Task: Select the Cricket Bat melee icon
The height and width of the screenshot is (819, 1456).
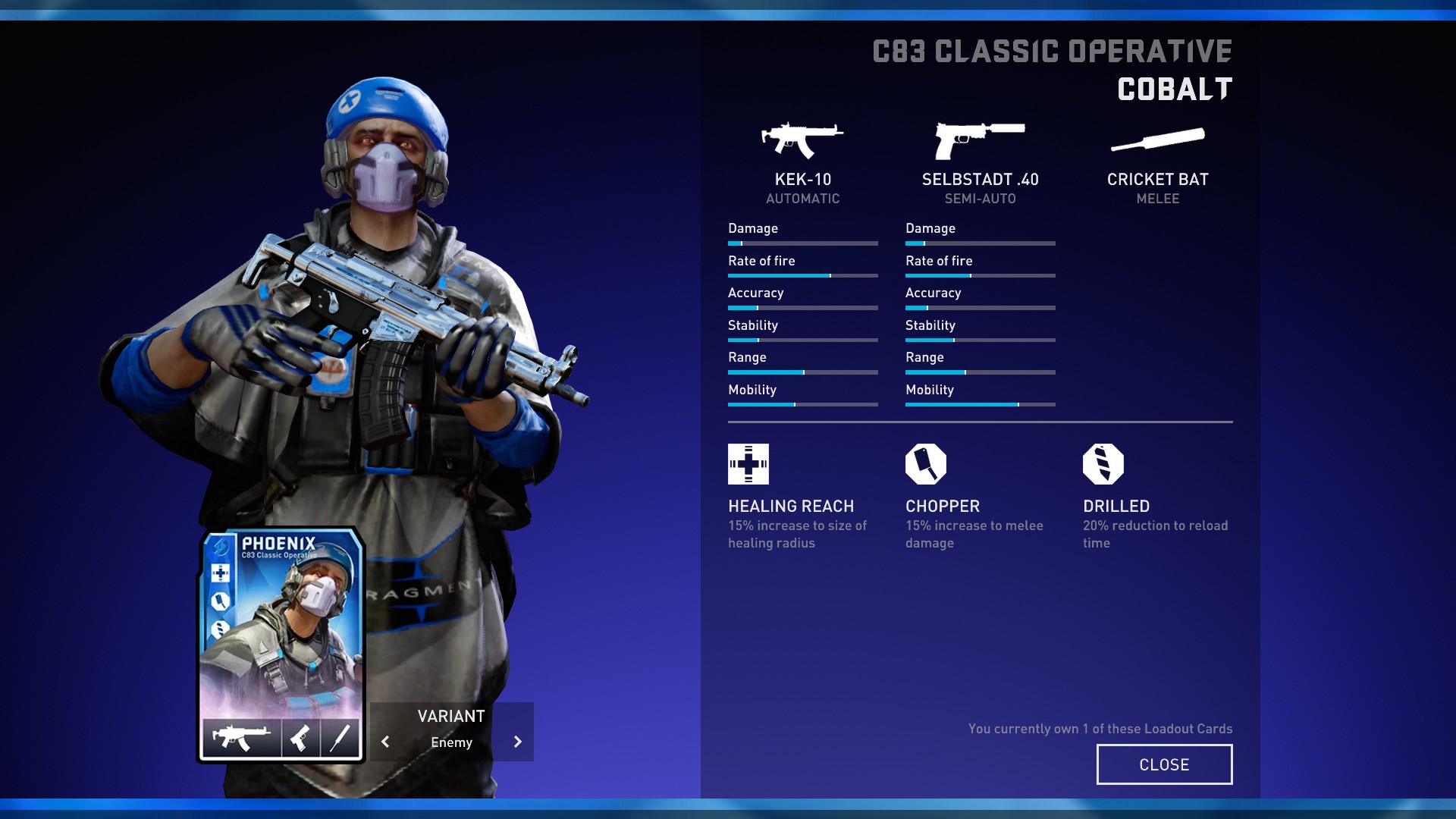Action: point(1157,140)
